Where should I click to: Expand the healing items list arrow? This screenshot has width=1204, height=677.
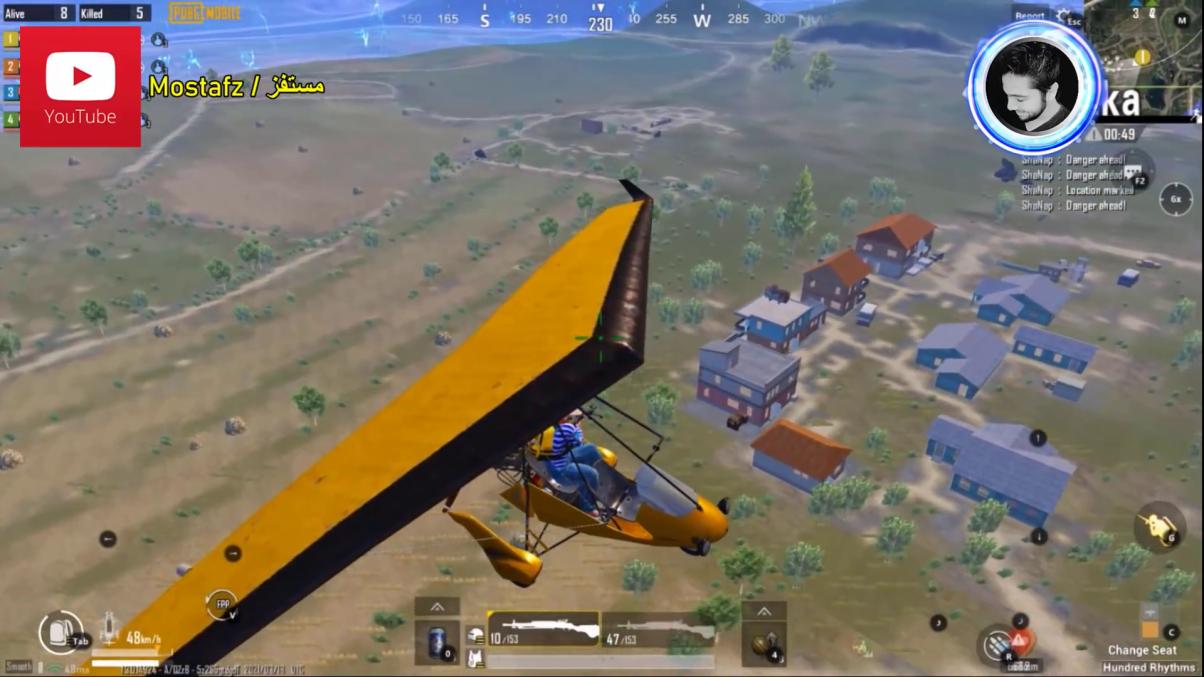(437, 607)
